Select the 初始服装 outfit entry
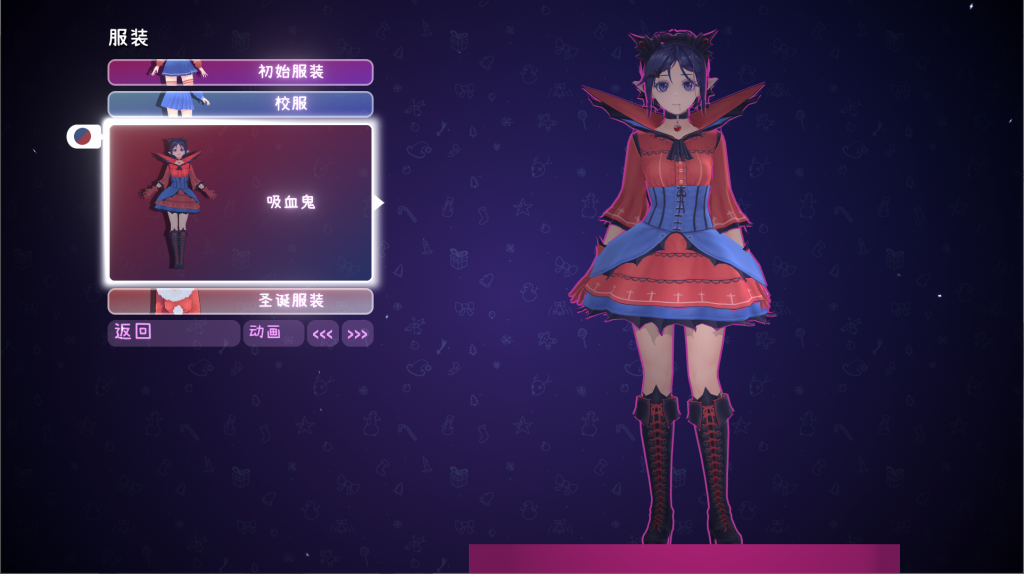Viewport: 1024px width, 574px height. pyautogui.click(x=240, y=72)
